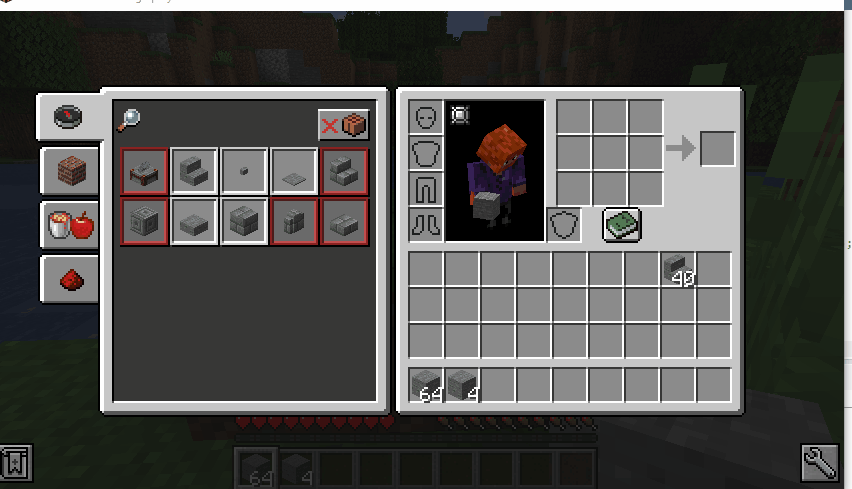Click the empty helmet armor slot

tap(427, 117)
